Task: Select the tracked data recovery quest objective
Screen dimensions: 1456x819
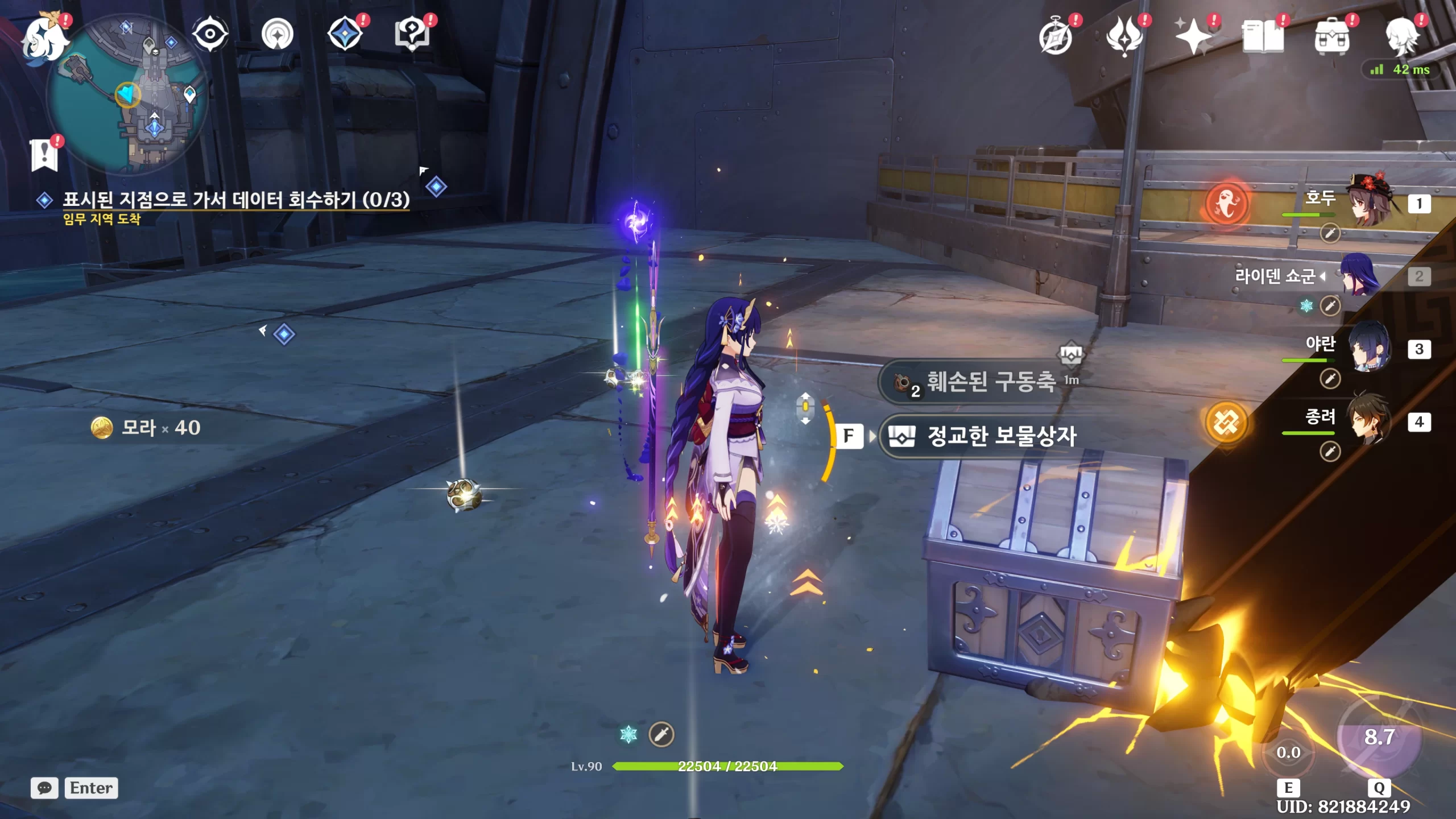Action: (x=235, y=200)
